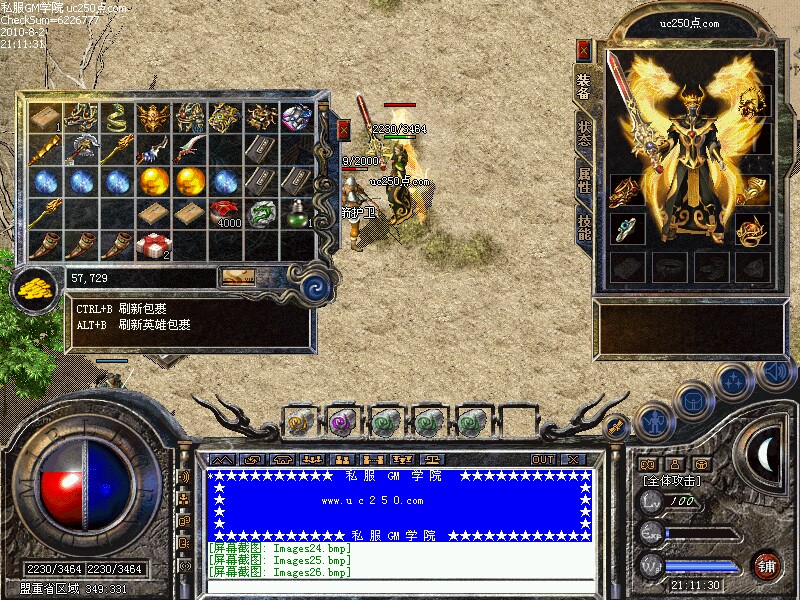Select the purple gem box in the bag

(x=295, y=117)
